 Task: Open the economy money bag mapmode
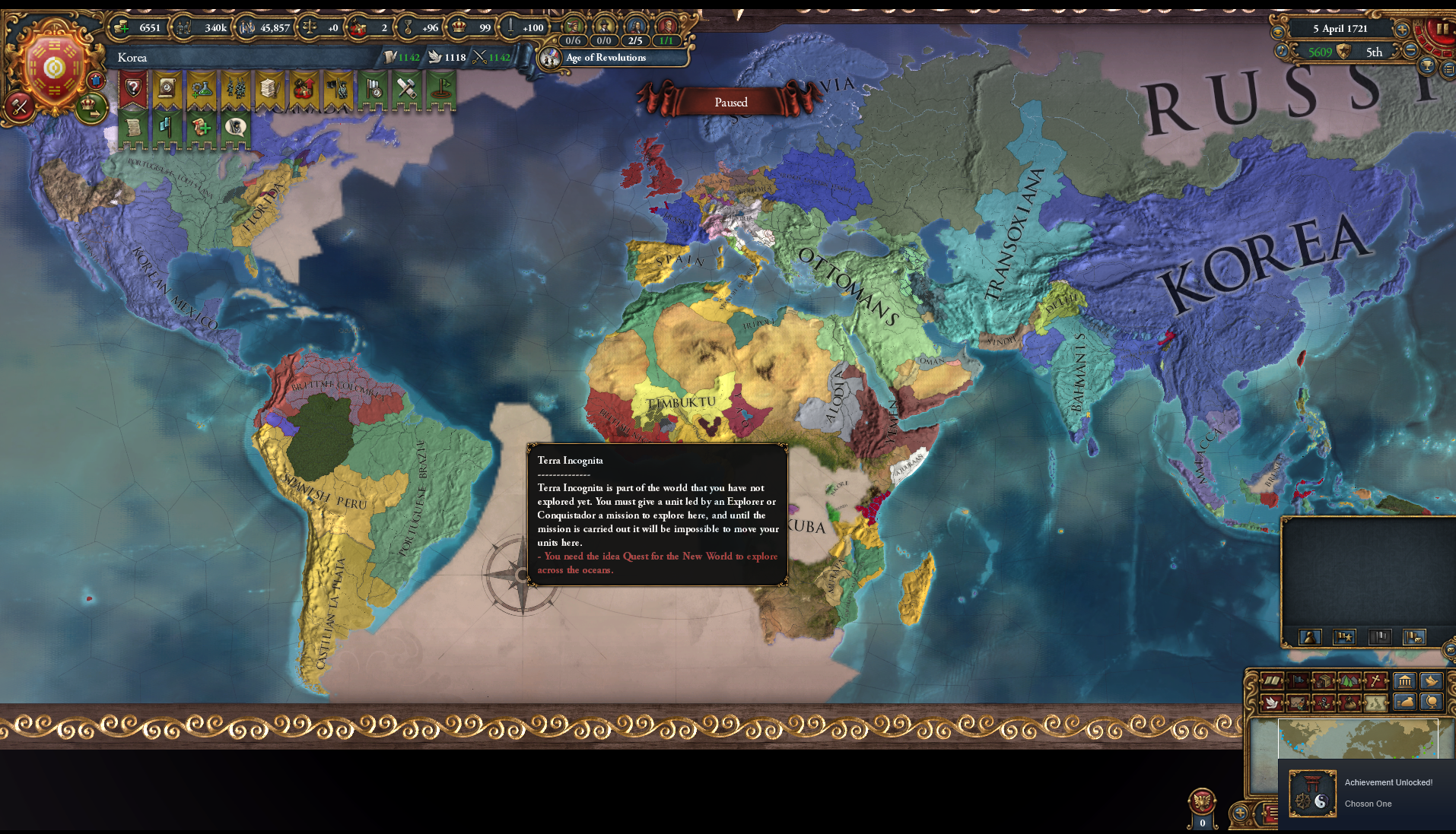1350,704
